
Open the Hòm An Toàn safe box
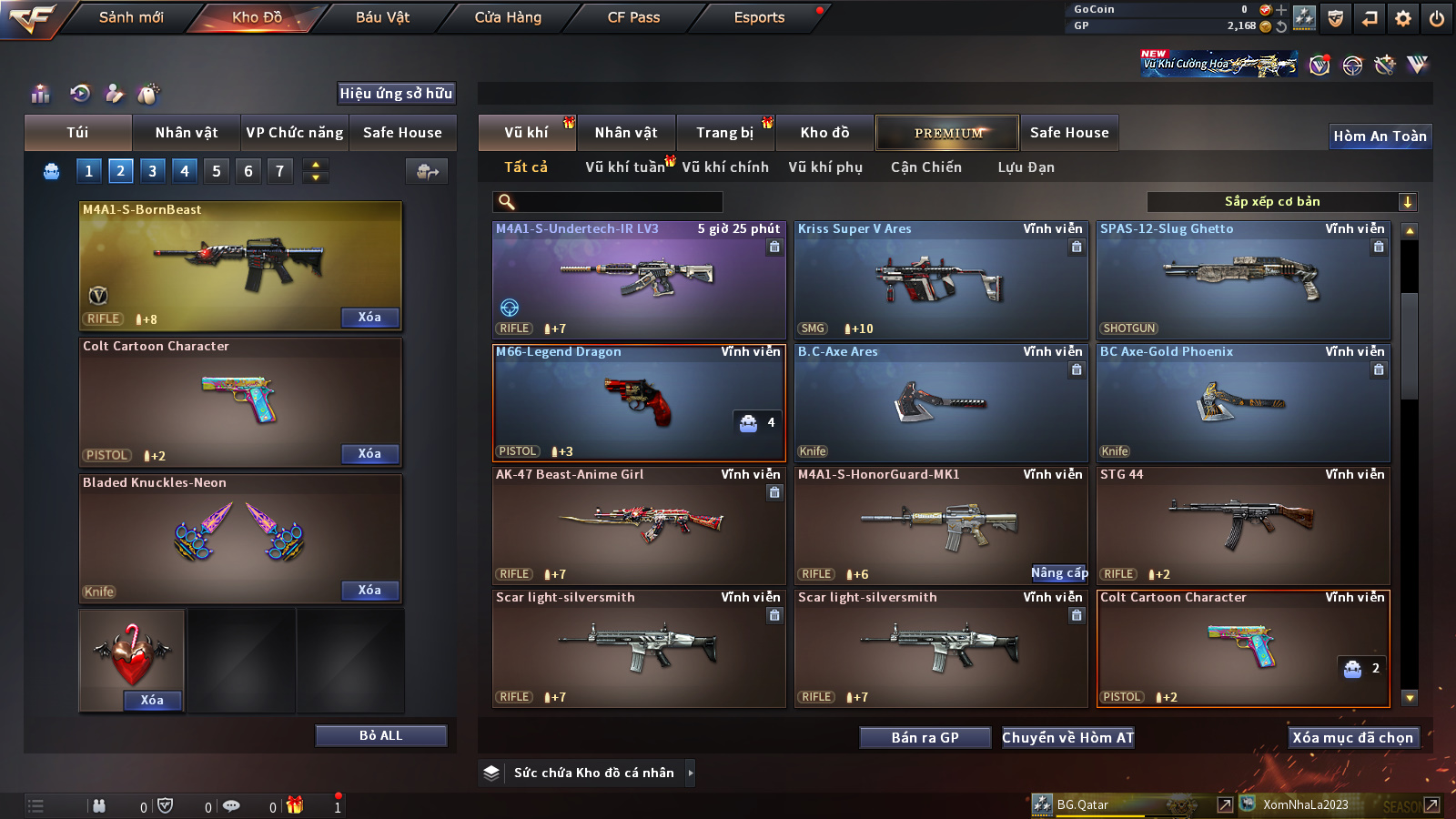tap(1380, 136)
